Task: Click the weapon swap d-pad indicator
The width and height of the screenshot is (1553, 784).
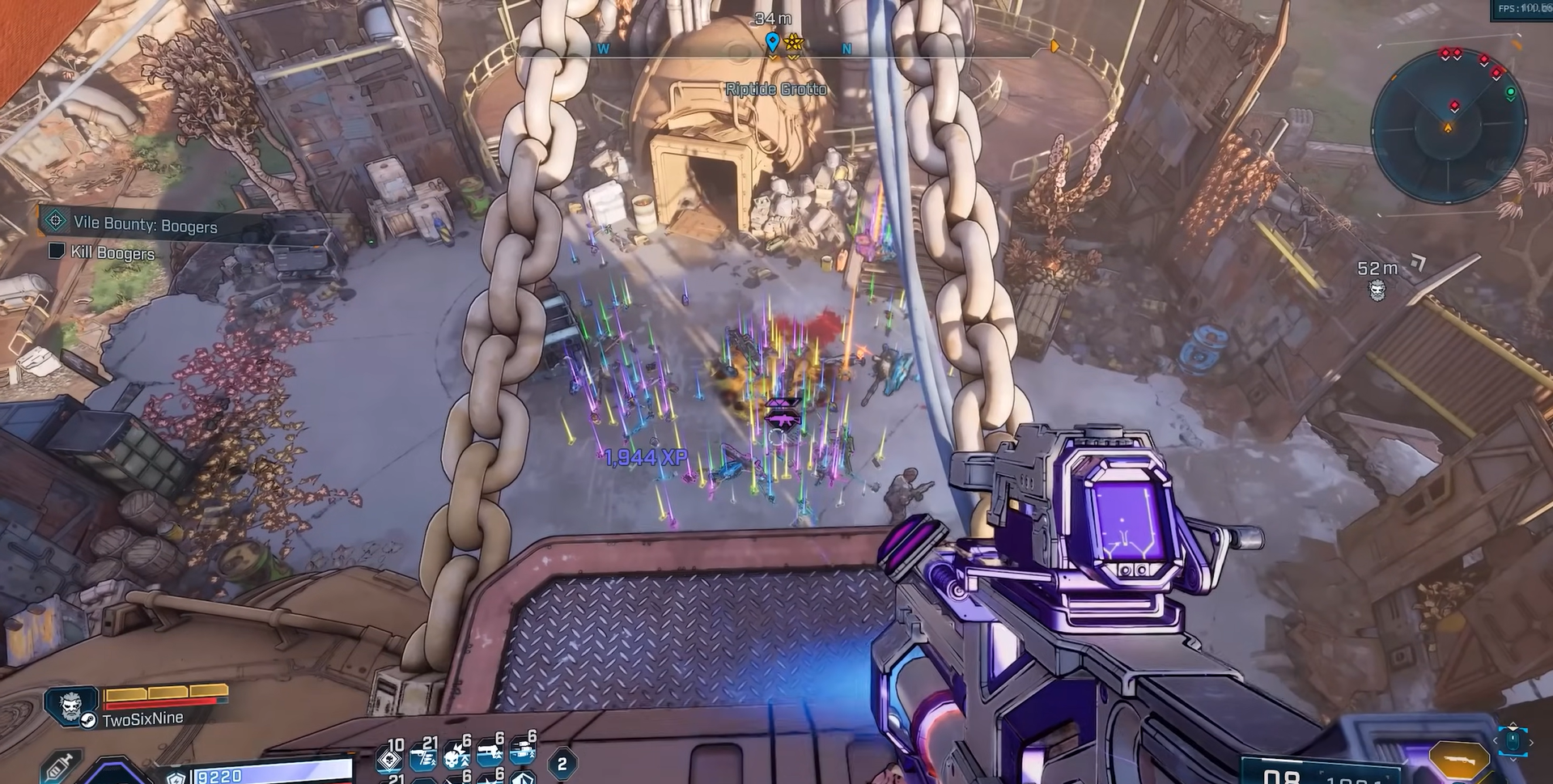Action: [x=1512, y=740]
